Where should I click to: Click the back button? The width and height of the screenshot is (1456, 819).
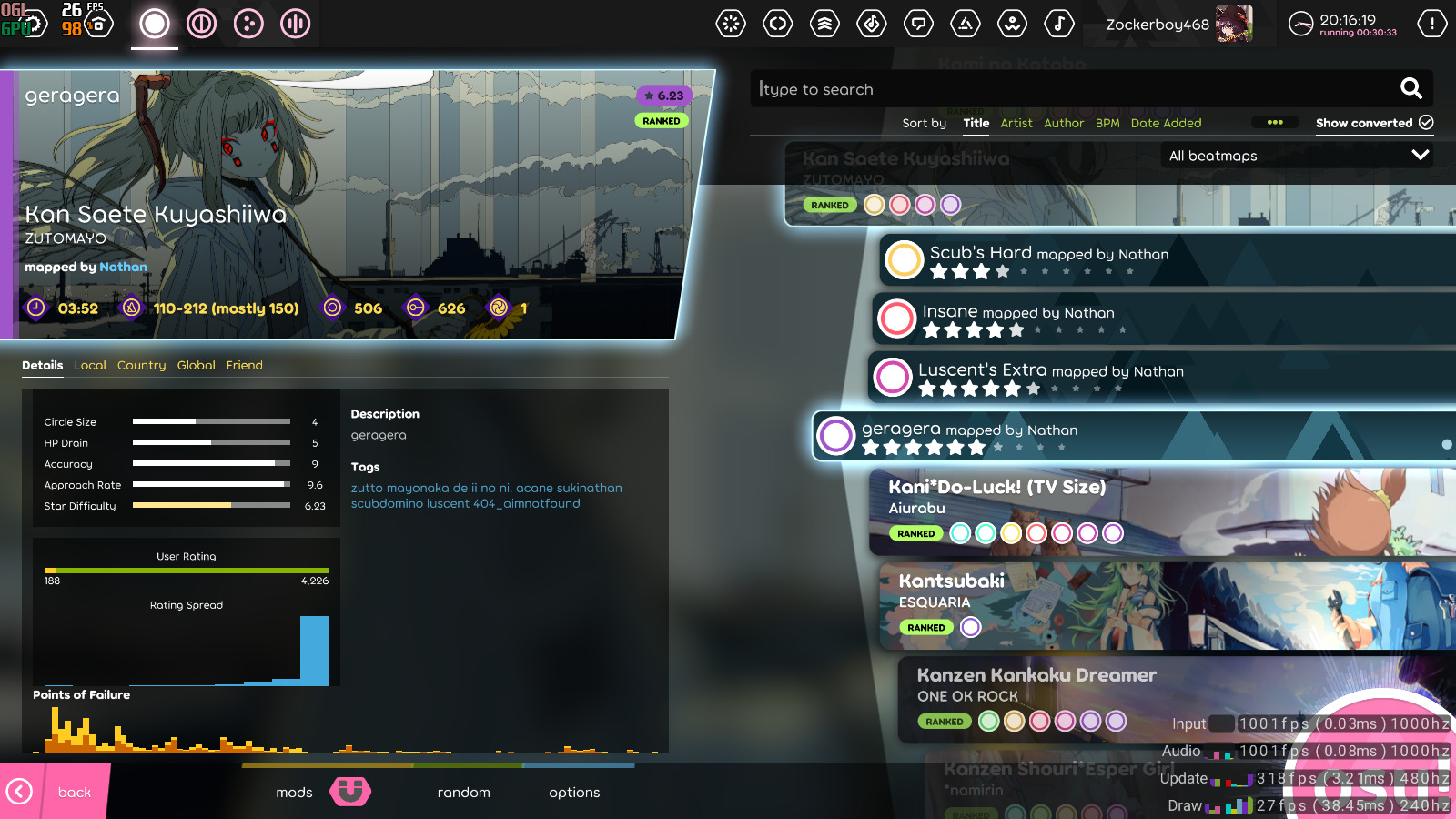(x=73, y=793)
